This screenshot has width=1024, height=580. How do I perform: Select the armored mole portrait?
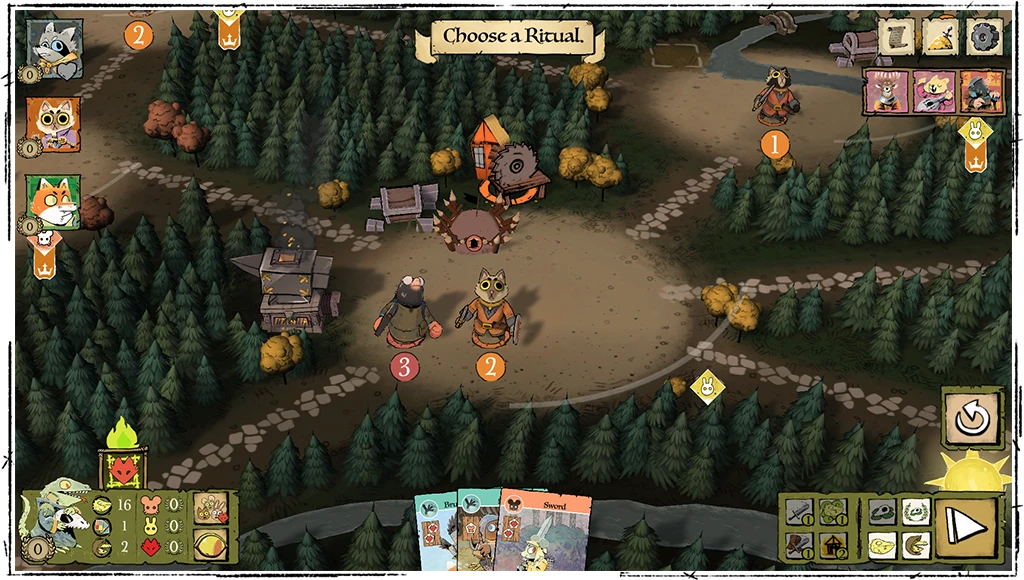pyautogui.click(x=980, y=91)
